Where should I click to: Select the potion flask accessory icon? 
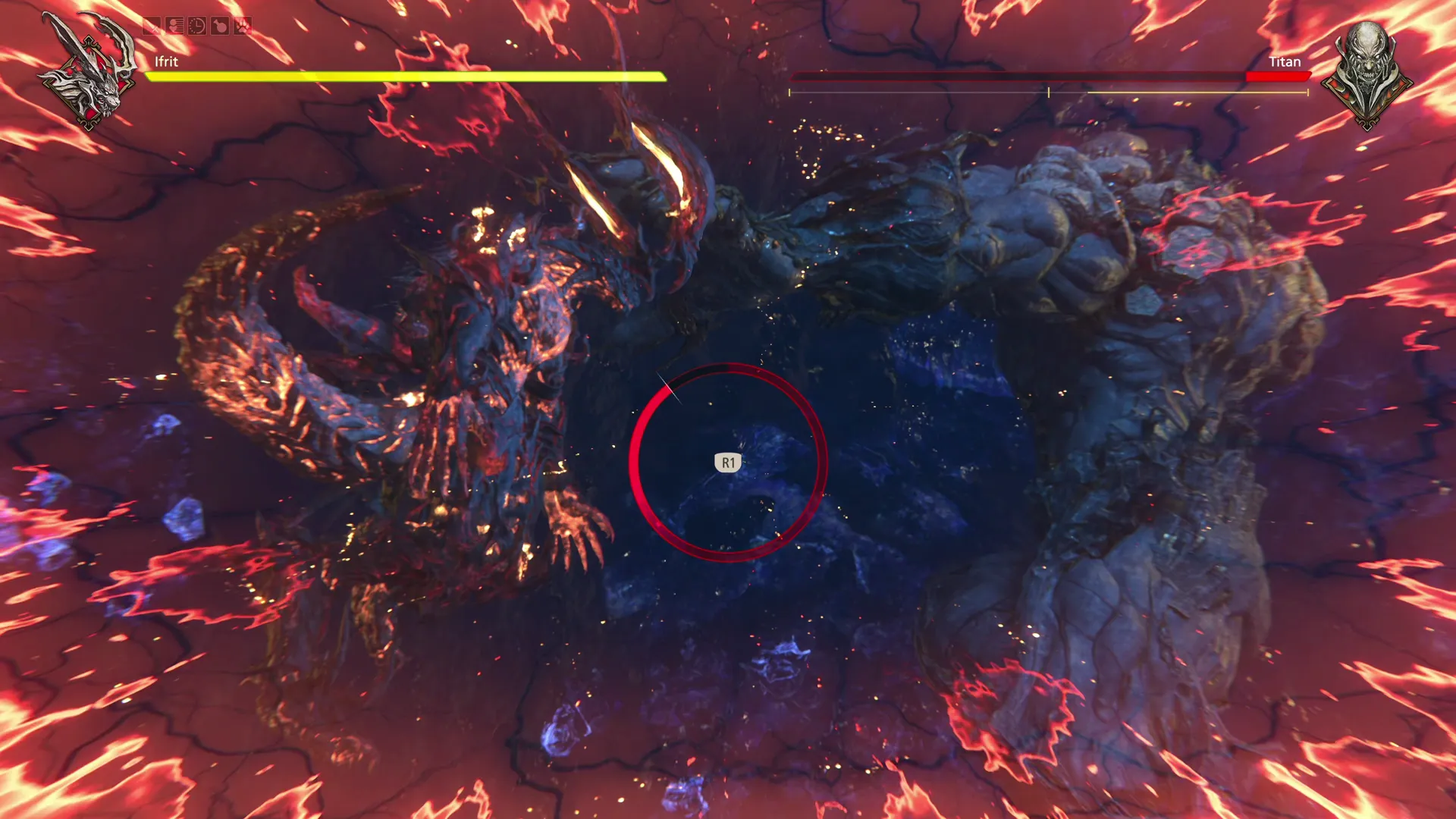[x=220, y=27]
